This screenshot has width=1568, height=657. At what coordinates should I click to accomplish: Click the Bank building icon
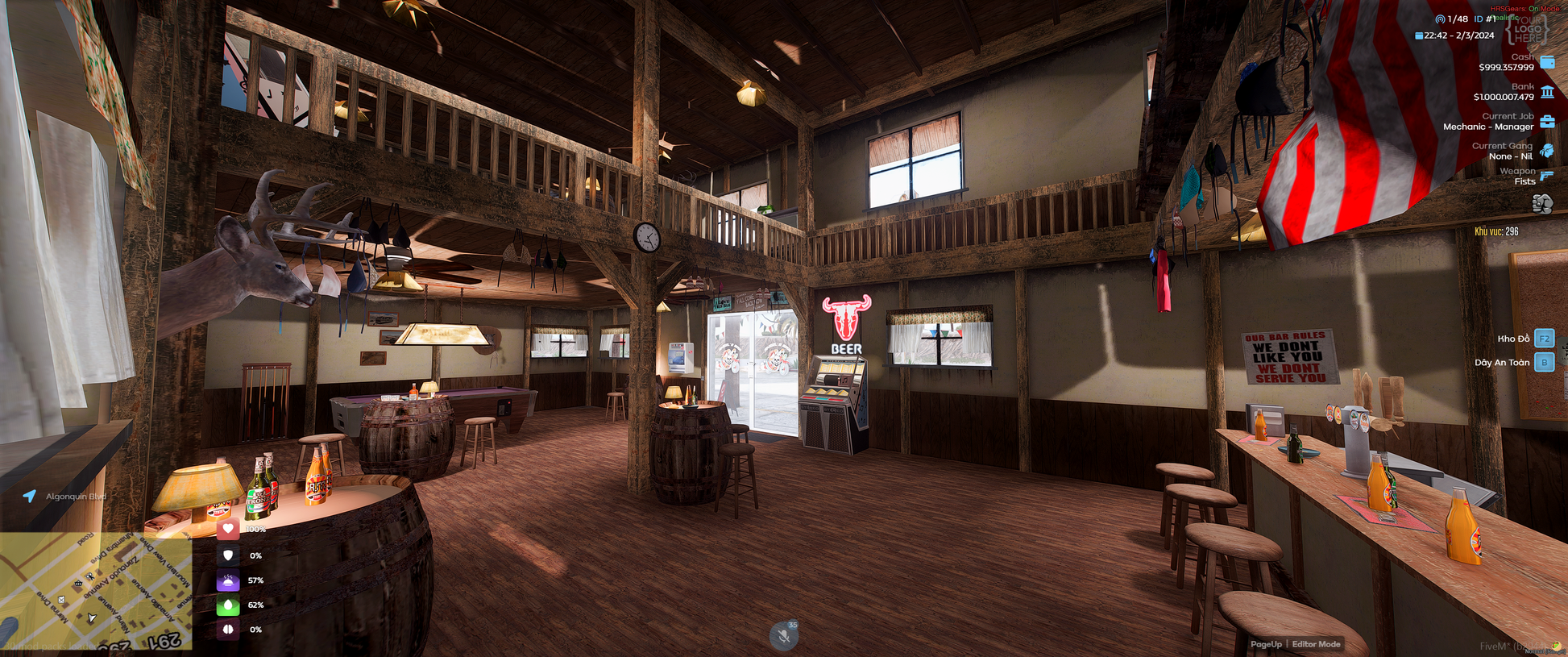pyautogui.click(x=1547, y=92)
